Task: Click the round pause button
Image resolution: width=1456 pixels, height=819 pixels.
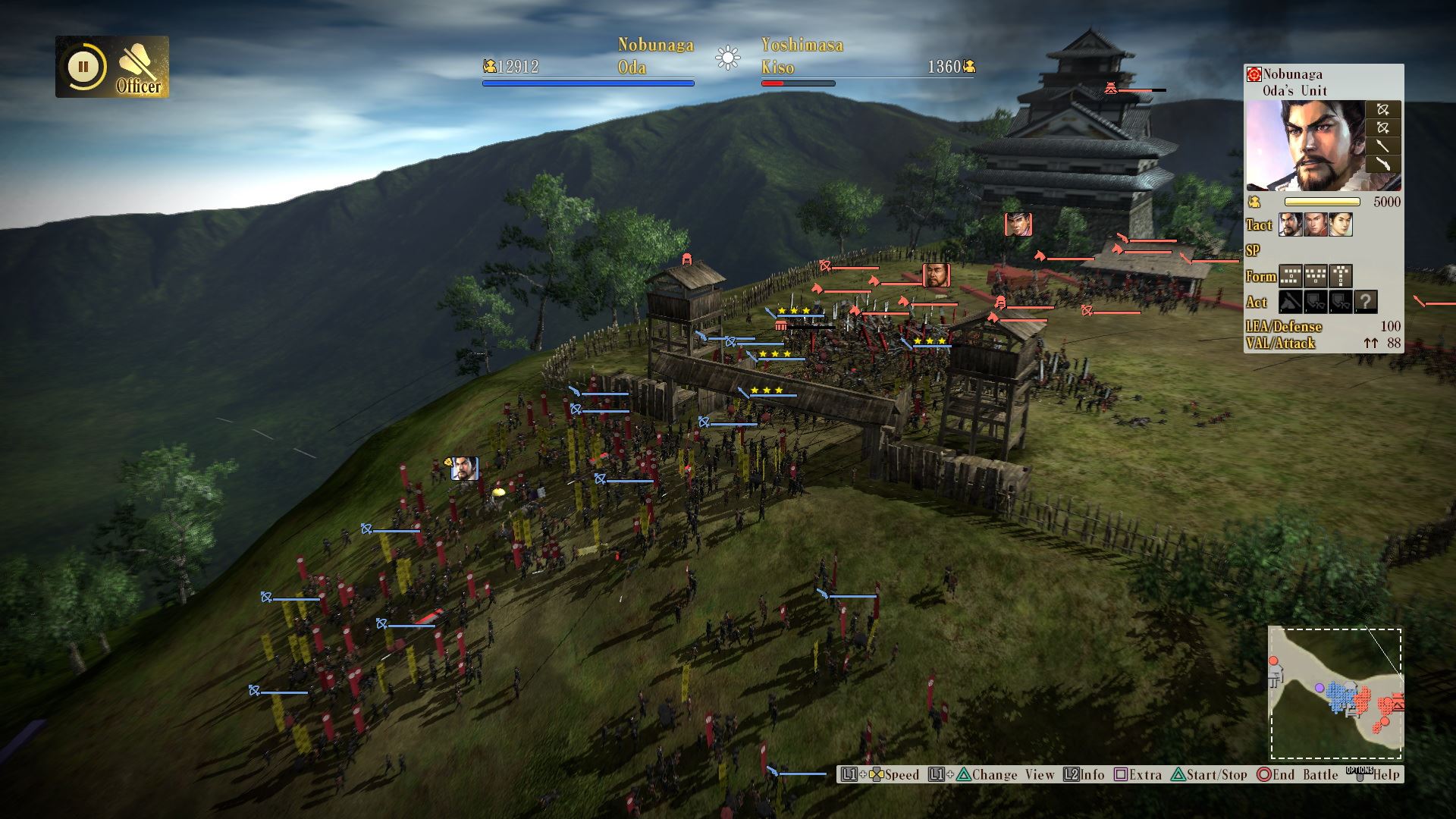Action: tap(83, 67)
